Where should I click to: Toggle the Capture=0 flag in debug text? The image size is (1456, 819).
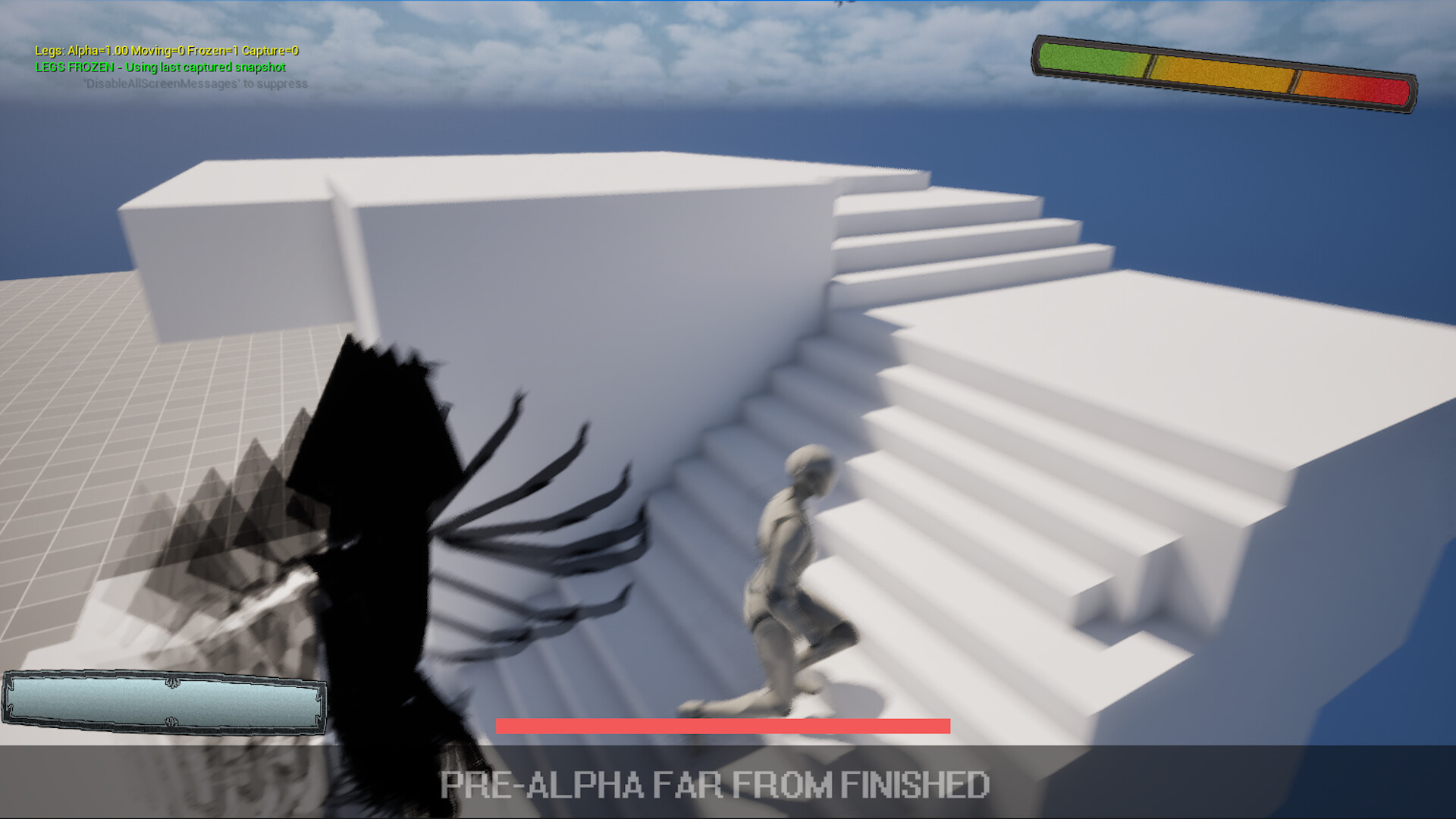[275, 52]
